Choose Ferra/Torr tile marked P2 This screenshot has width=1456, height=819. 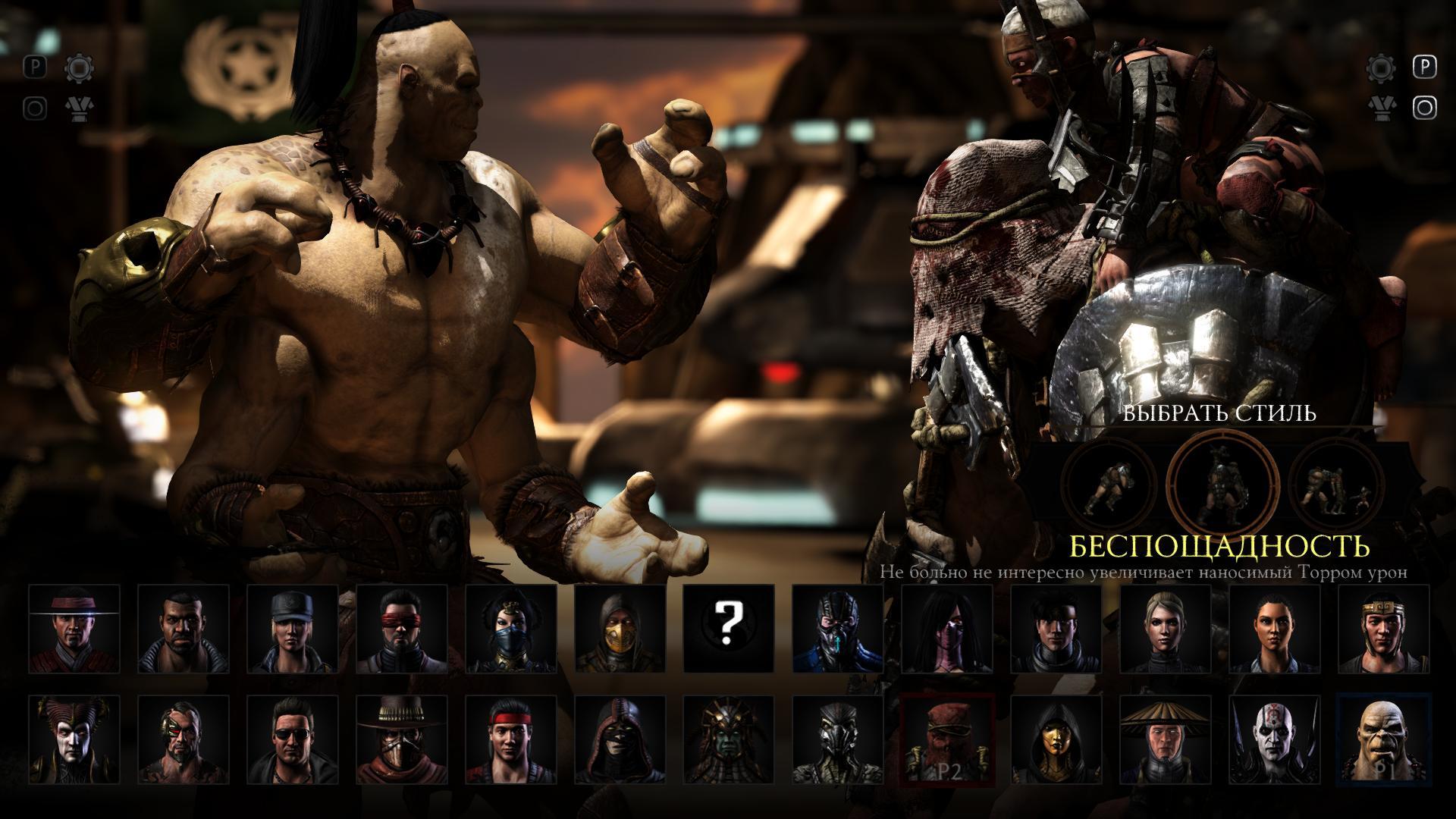tap(948, 739)
